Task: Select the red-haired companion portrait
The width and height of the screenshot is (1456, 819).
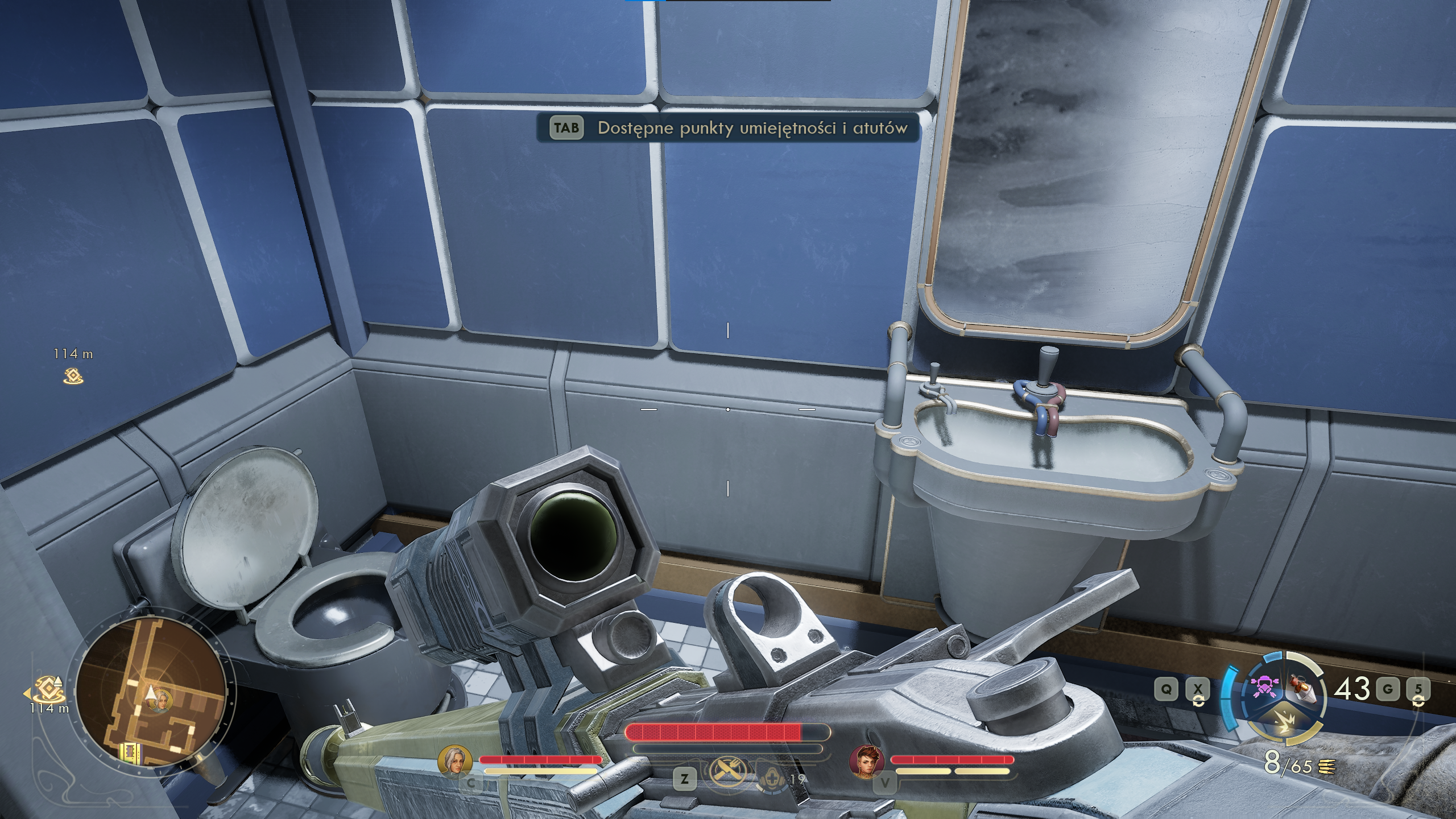Action: pos(867,762)
